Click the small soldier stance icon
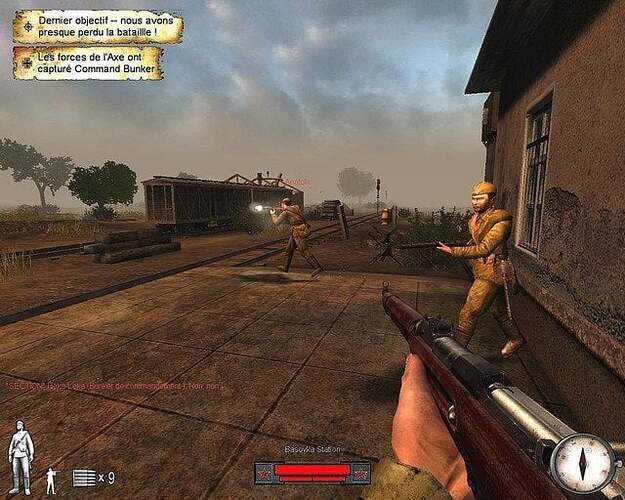 click(51, 480)
